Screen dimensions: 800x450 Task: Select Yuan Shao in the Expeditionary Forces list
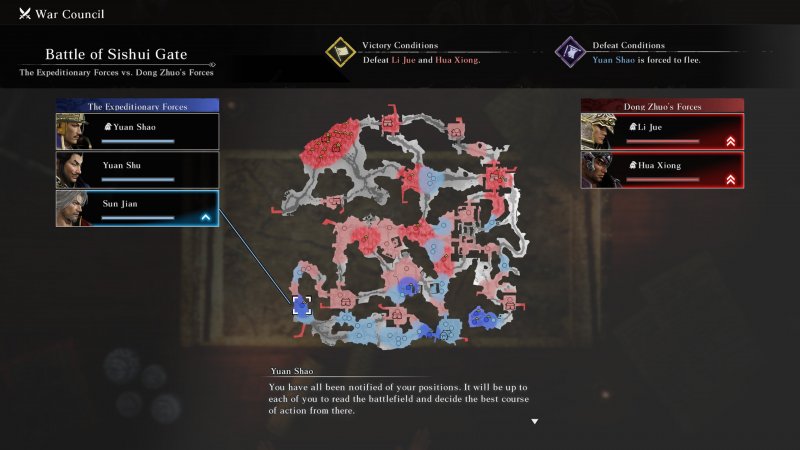click(137, 131)
